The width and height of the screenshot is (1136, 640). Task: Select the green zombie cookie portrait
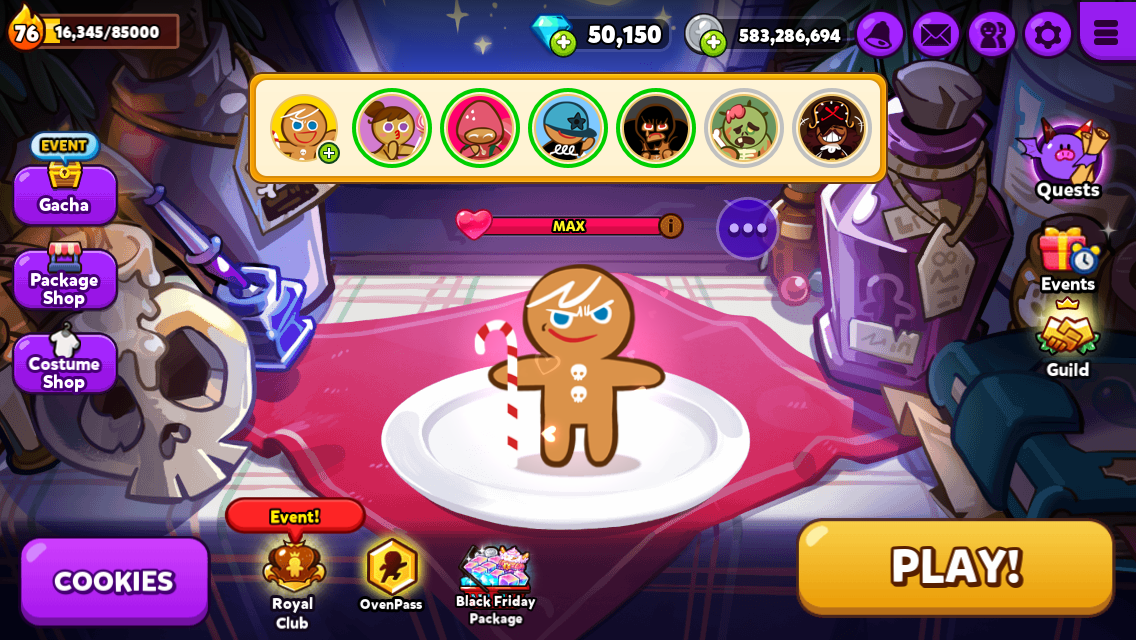(x=744, y=128)
